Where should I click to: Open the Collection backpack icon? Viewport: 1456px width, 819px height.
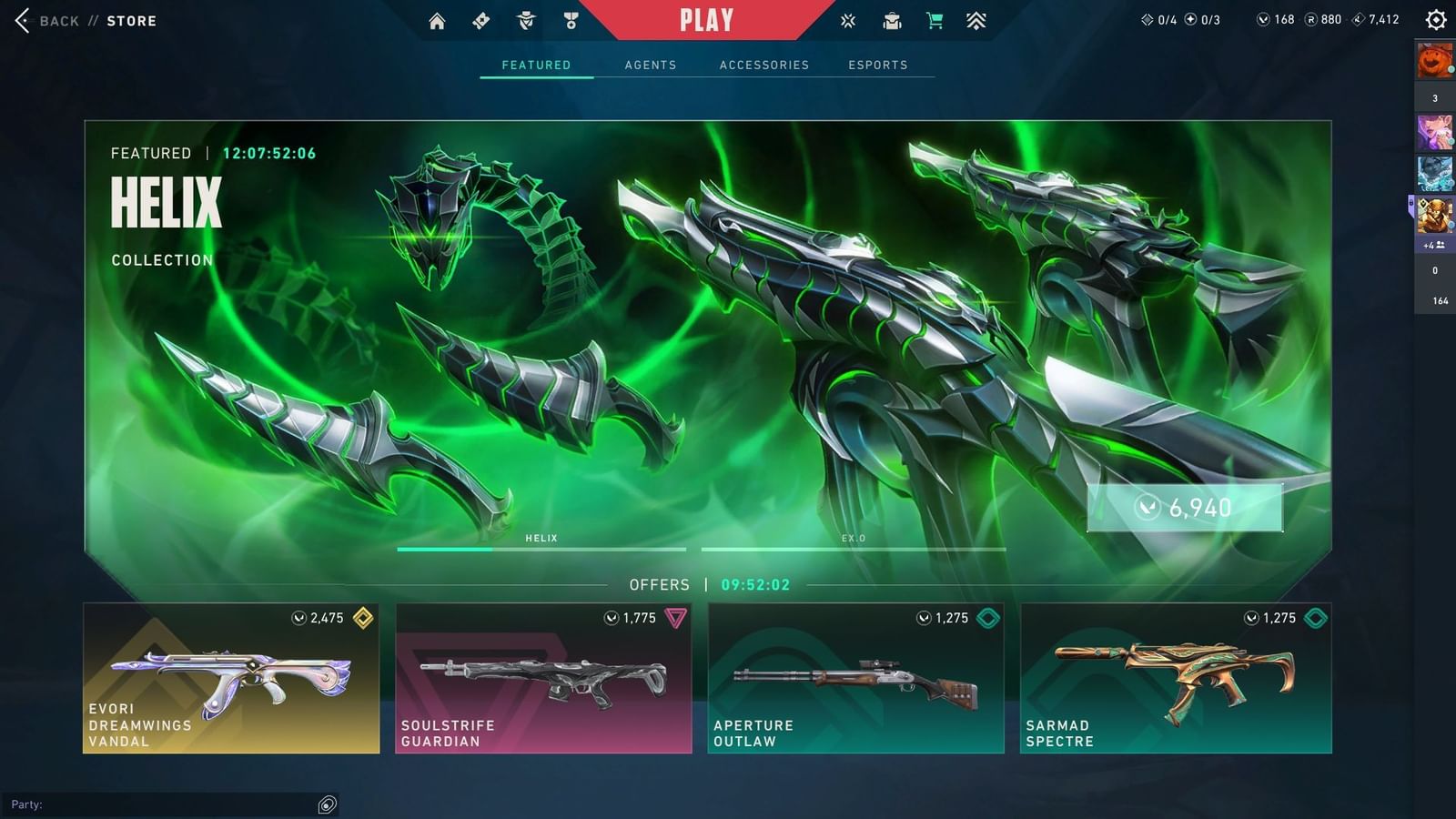(890, 18)
